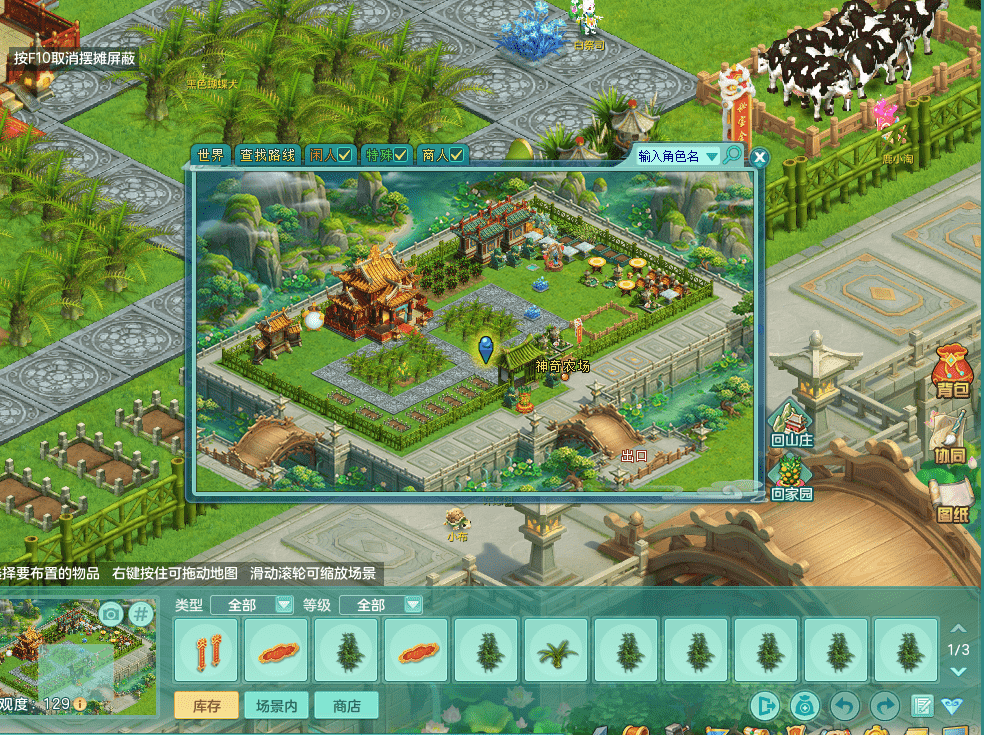Click the 输入角色名 character name field
This screenshot has width=984, height=735.
pos(670,156)
